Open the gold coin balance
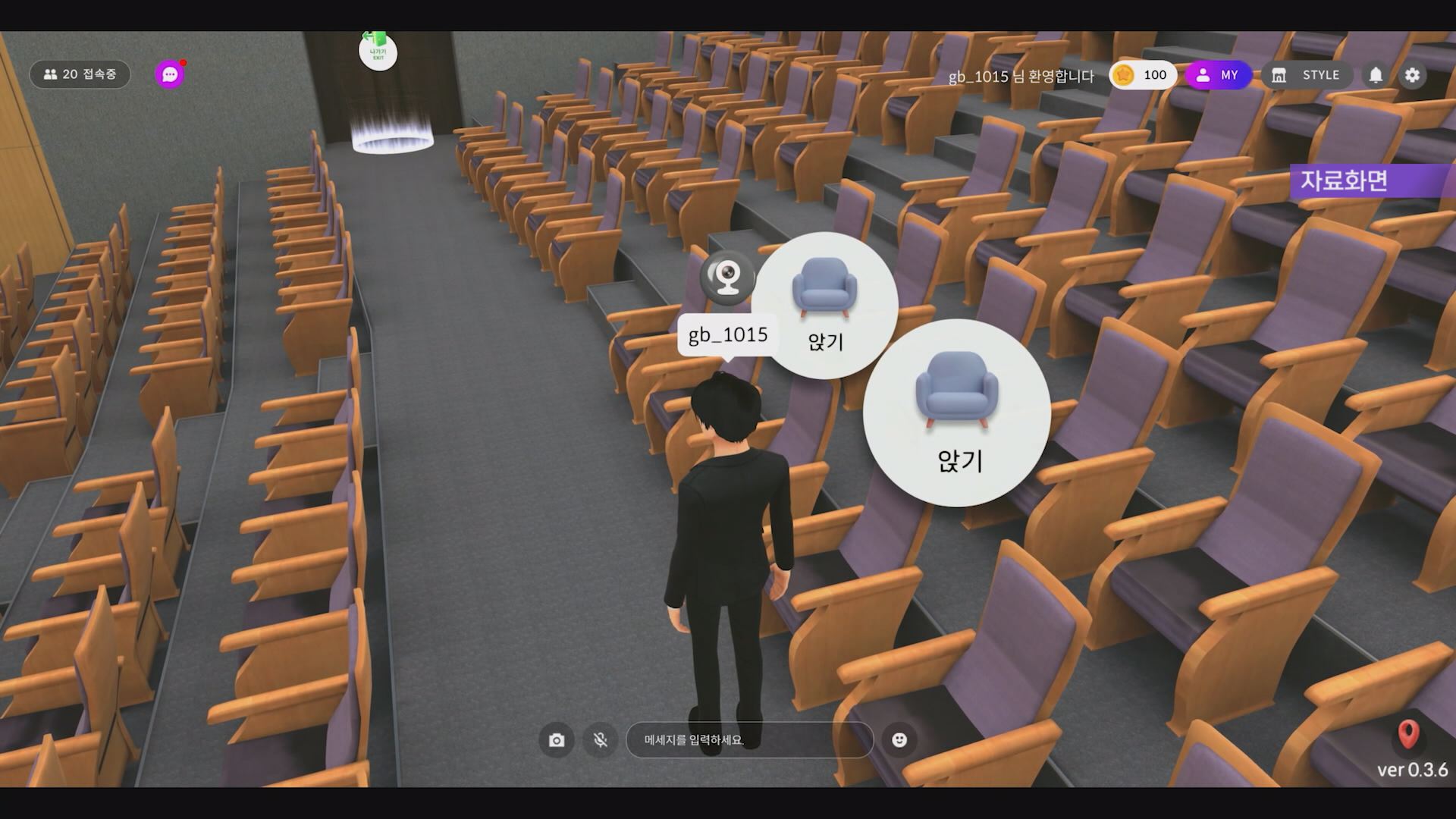Image resolution: width=1456 pixels, height=819 pixels. [x=1142, y=75]
